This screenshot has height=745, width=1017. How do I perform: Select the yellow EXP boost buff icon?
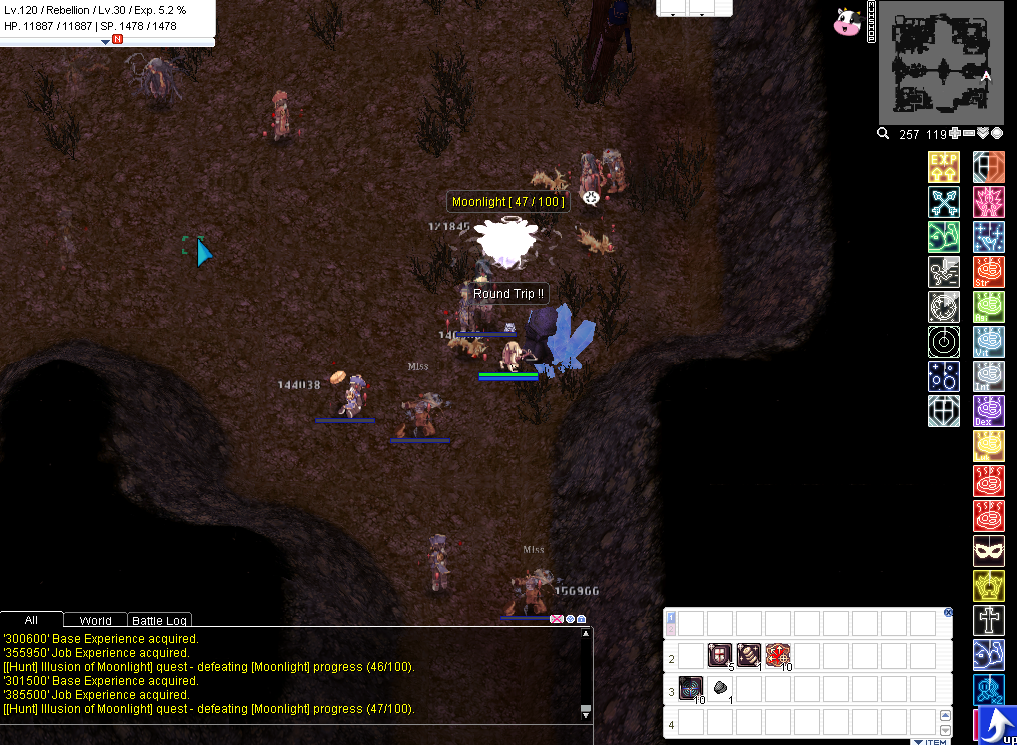944,167
